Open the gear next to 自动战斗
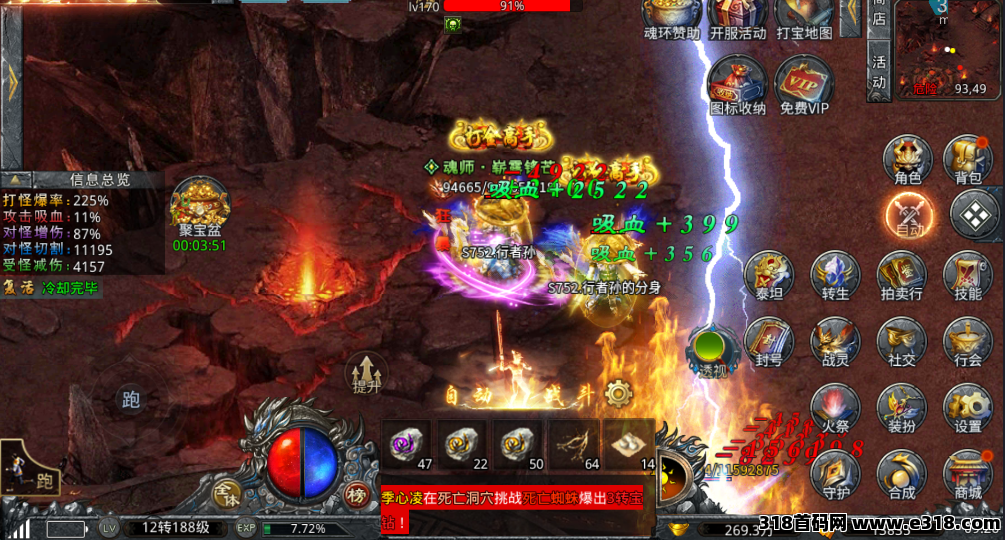1005x540 pixels. 619,393
